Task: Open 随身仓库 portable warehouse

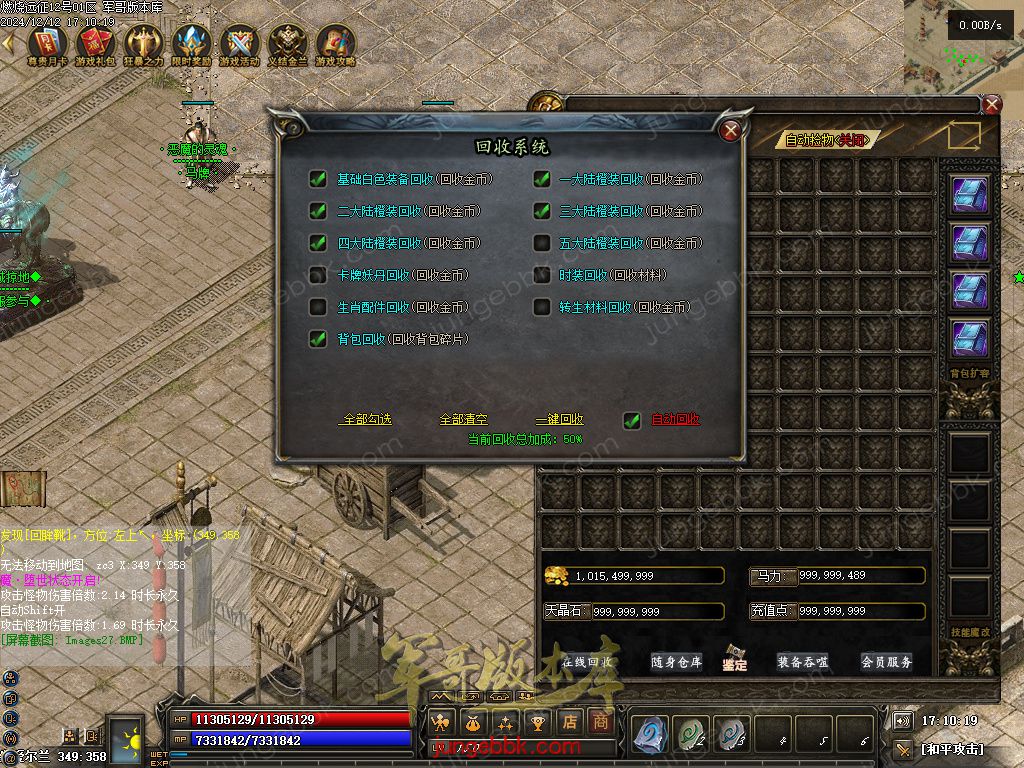Action: coord(677,662)
